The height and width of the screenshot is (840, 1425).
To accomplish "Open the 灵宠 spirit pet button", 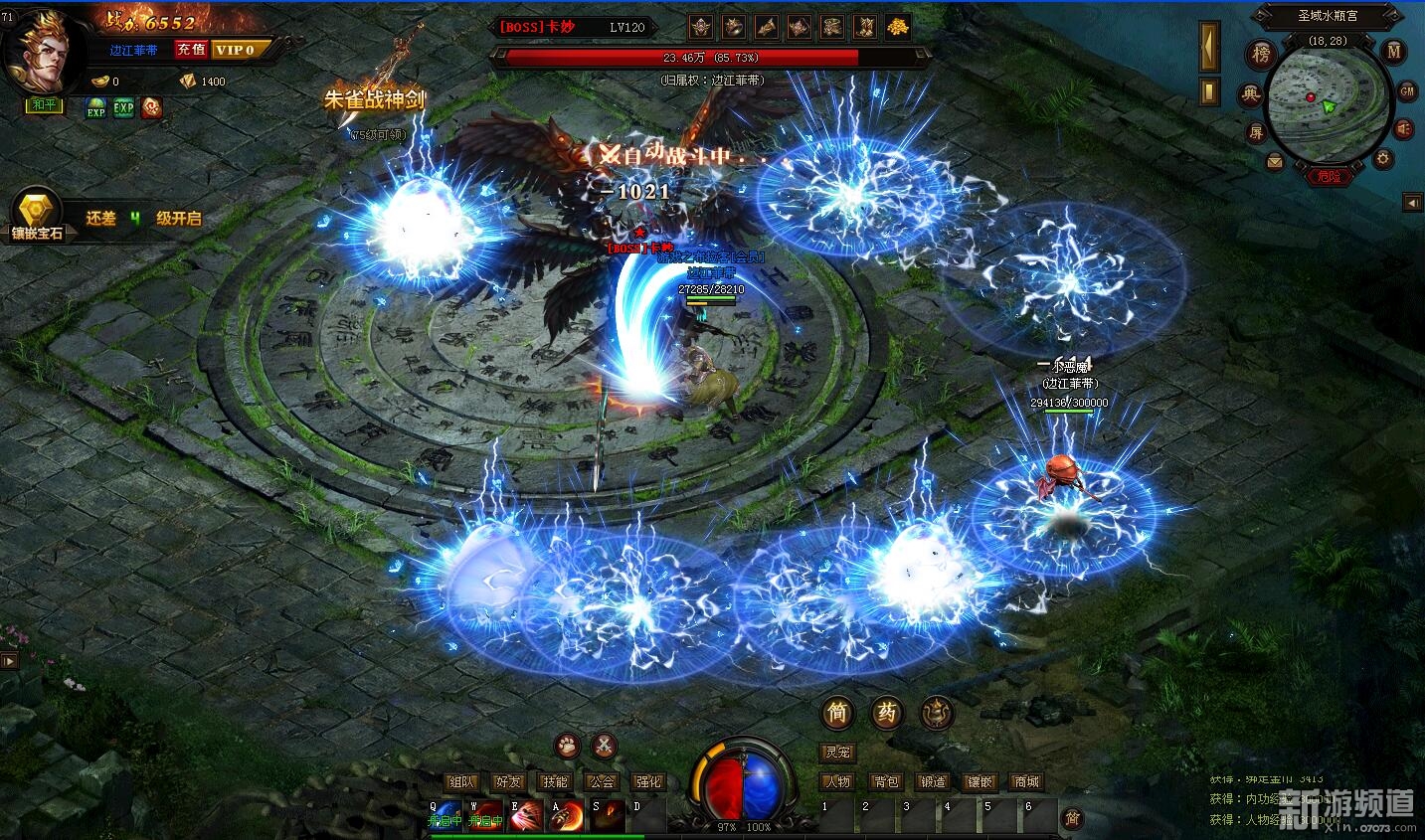I will tap(837, 753).
